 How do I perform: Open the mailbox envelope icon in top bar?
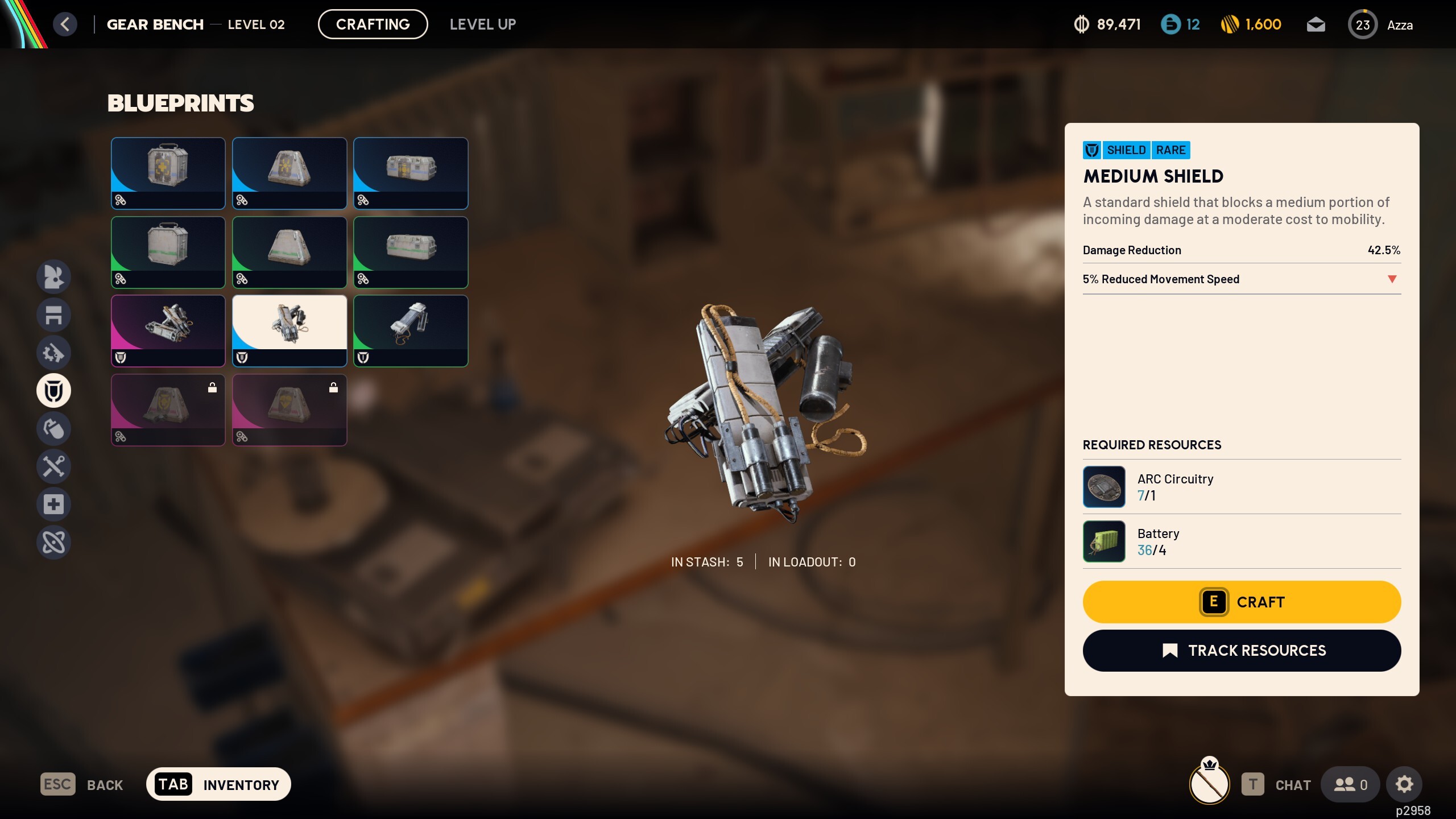tap(1317, 24)
